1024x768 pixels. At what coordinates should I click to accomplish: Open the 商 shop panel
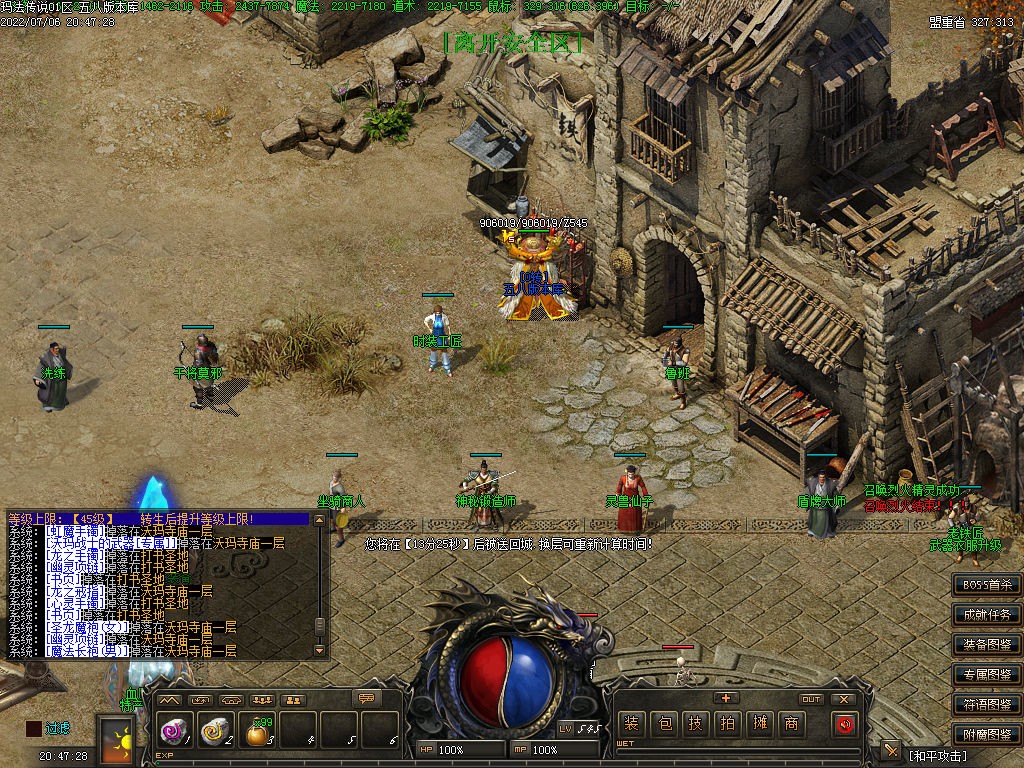791,723
